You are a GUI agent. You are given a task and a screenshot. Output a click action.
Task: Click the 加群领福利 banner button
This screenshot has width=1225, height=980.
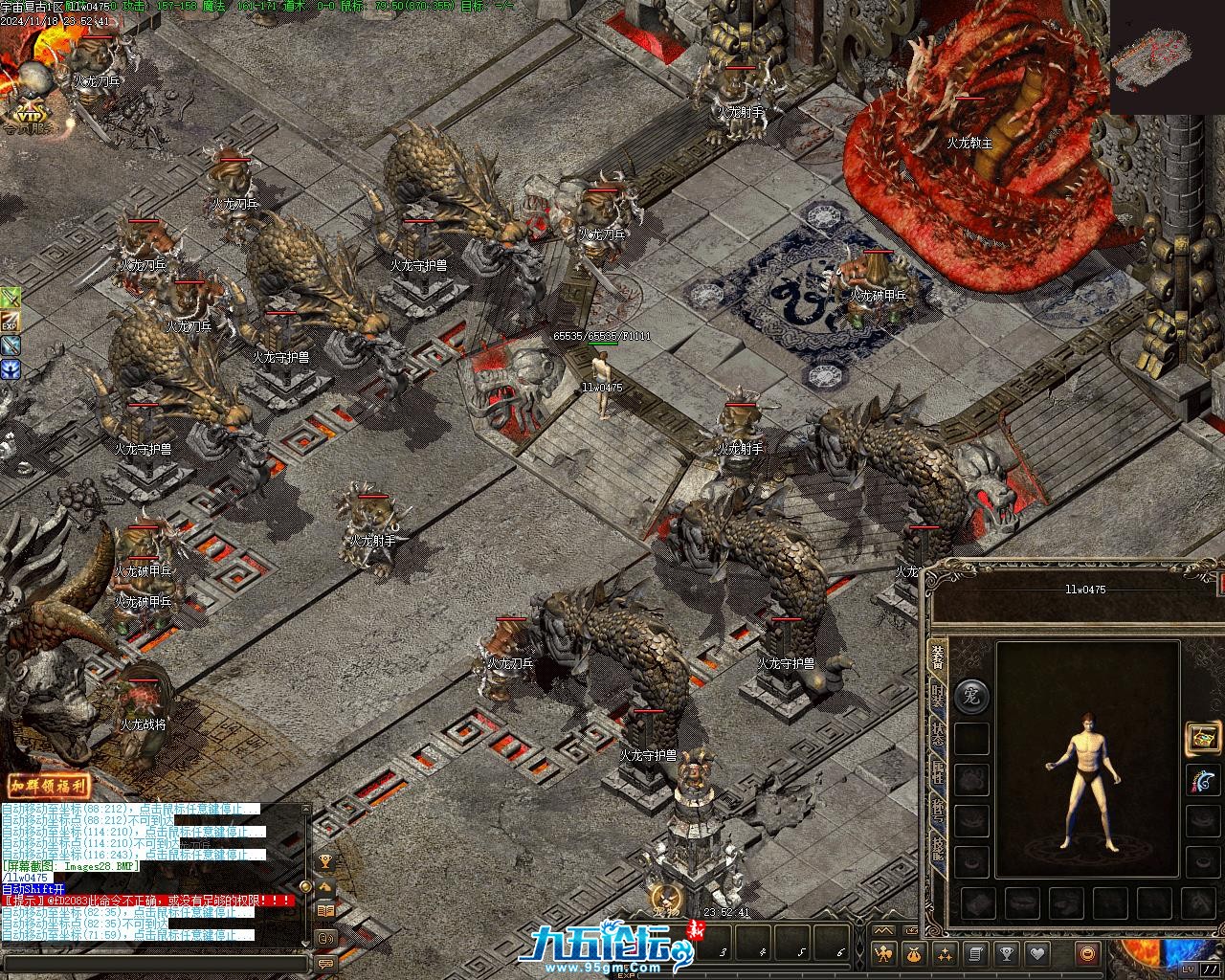click(x=48, y=787)
